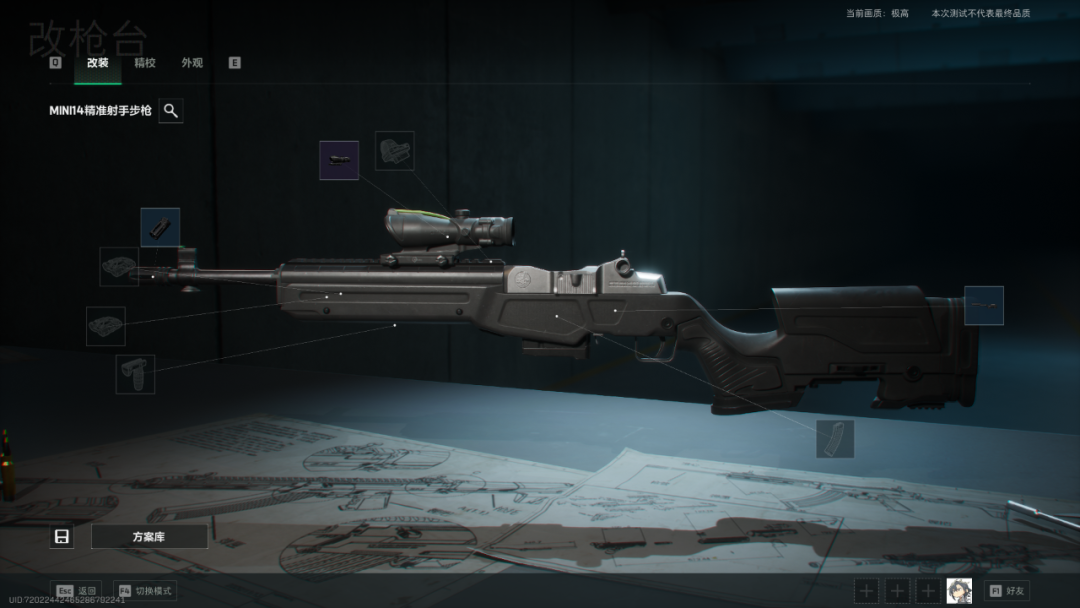The image size is (1080, 608).
Task: Open the magazine attachment slot
Action: (x=835, y=439)
